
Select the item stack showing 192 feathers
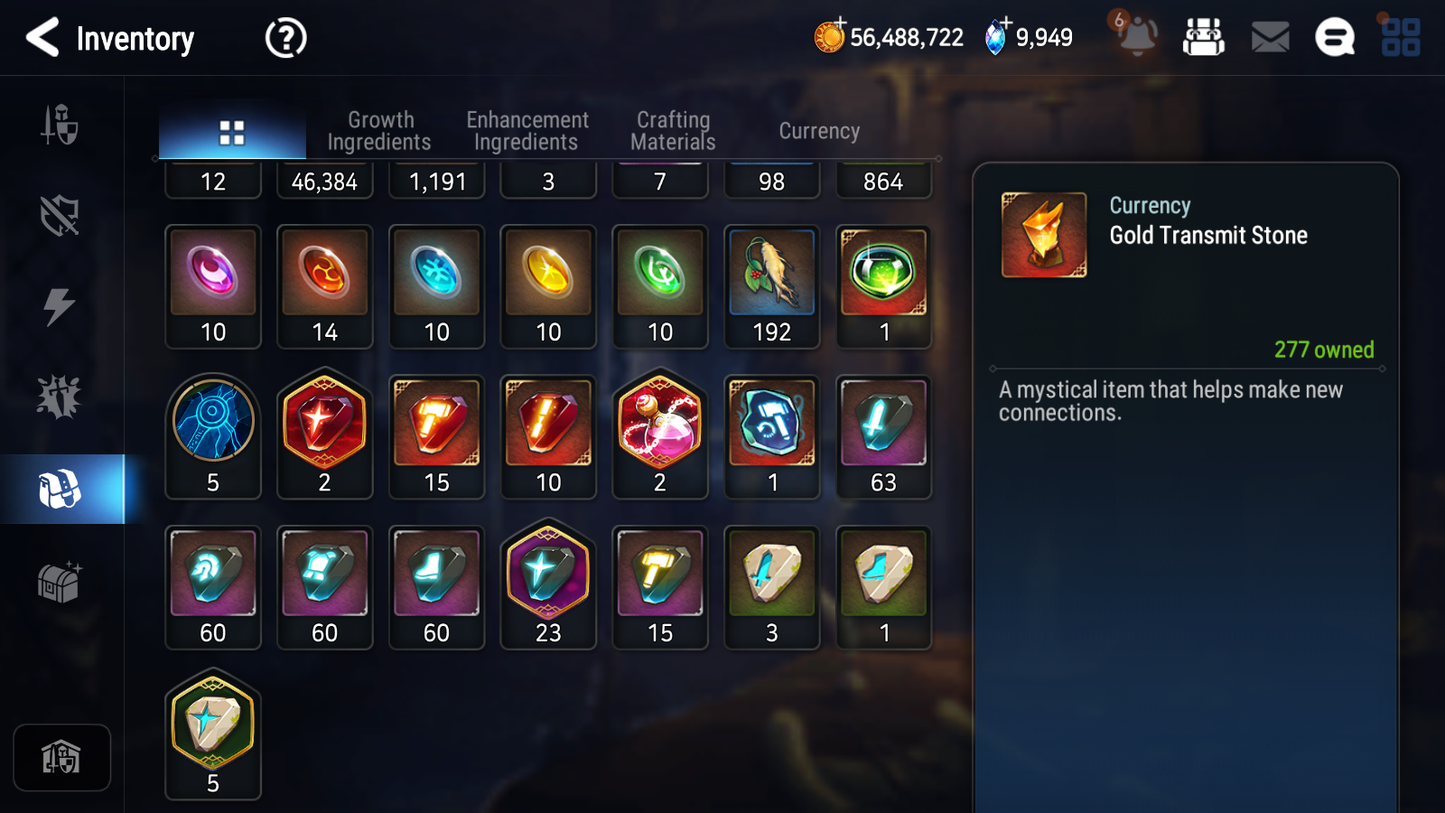click(772, 272)
